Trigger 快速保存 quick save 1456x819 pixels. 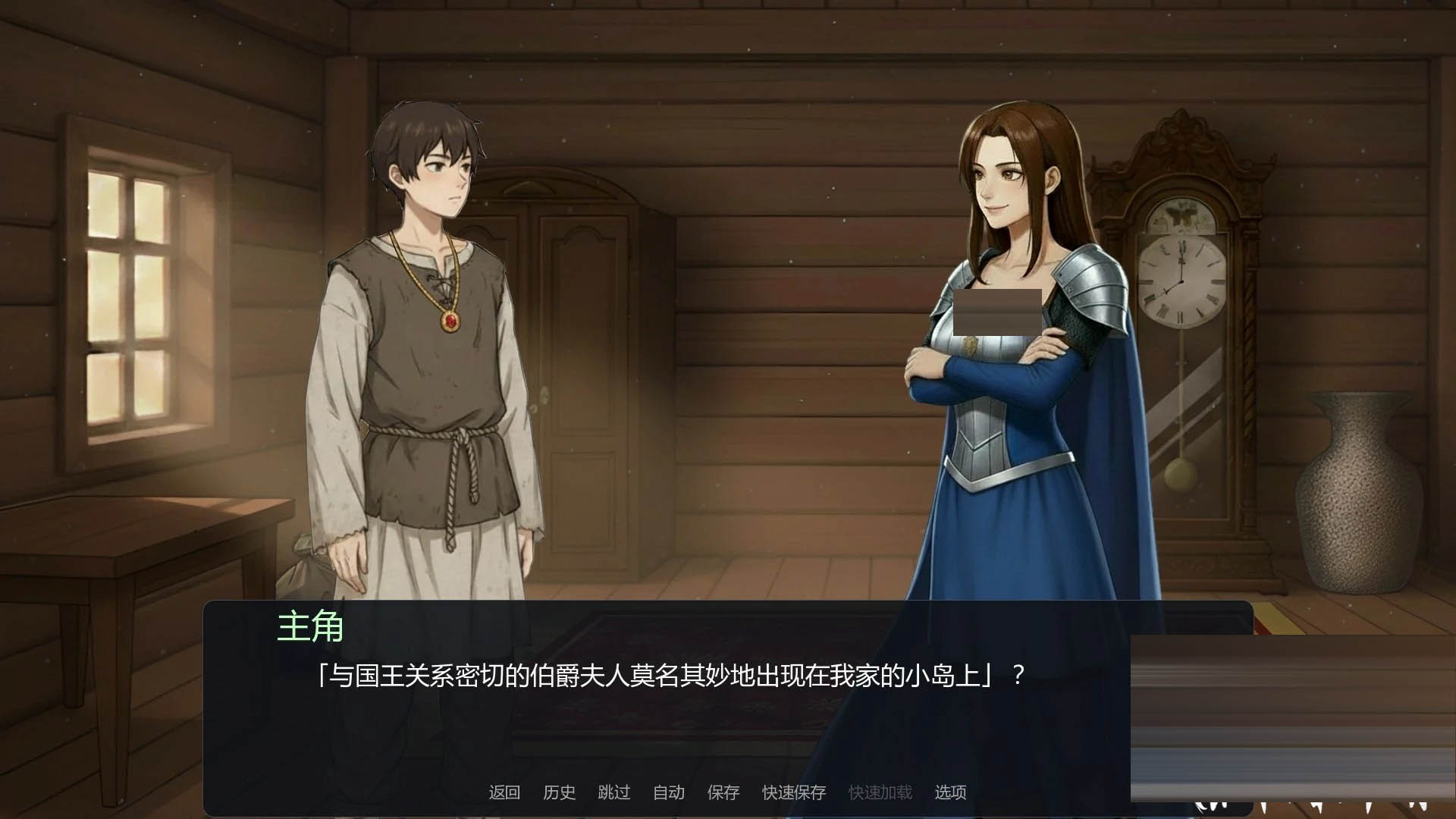pos(793,792)
